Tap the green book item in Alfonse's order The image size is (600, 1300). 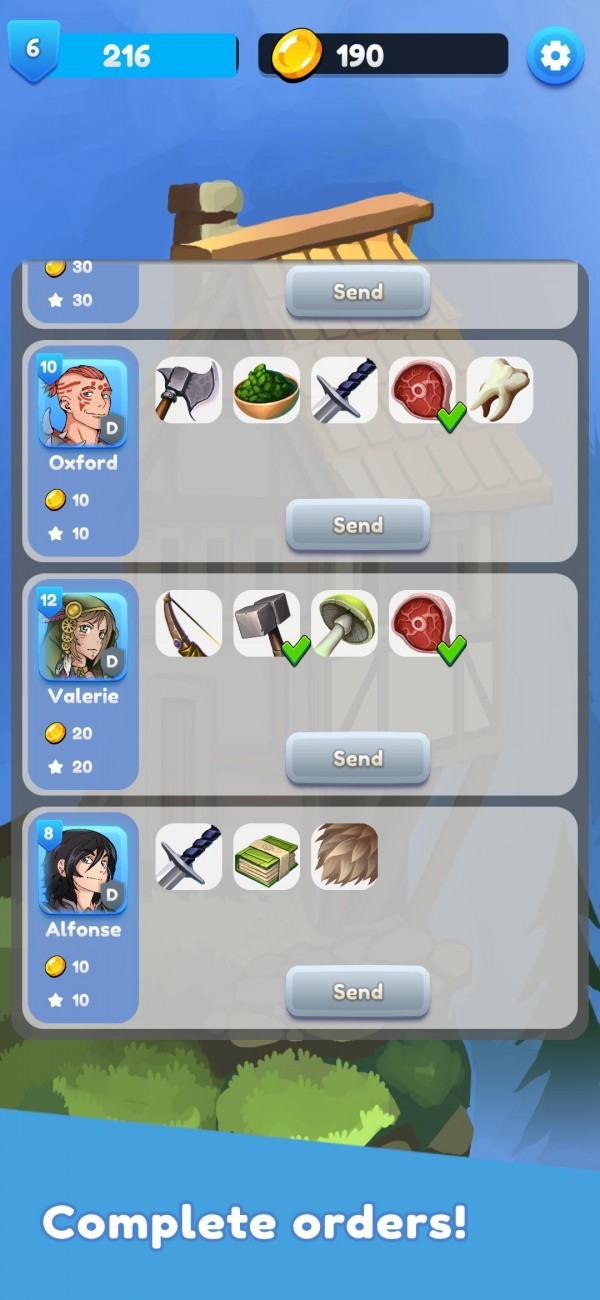pyautogui.click(x=266, y=856)
